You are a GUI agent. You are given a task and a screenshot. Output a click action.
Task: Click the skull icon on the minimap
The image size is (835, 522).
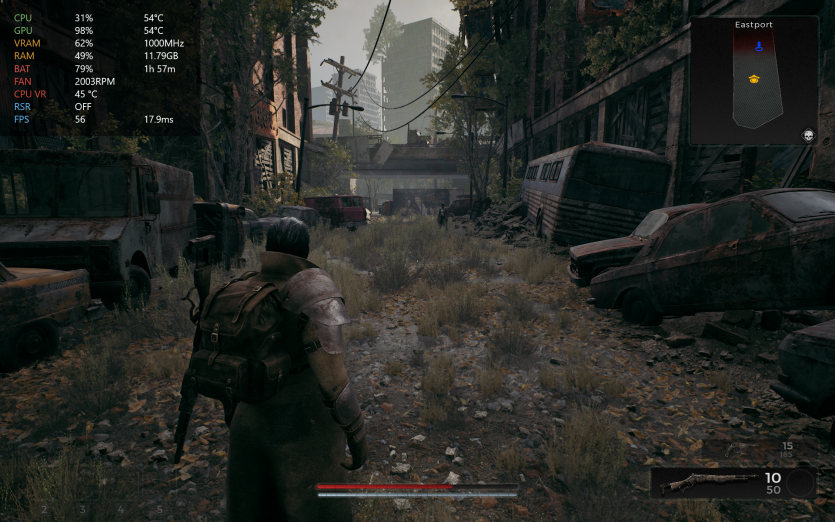[808, 135]
